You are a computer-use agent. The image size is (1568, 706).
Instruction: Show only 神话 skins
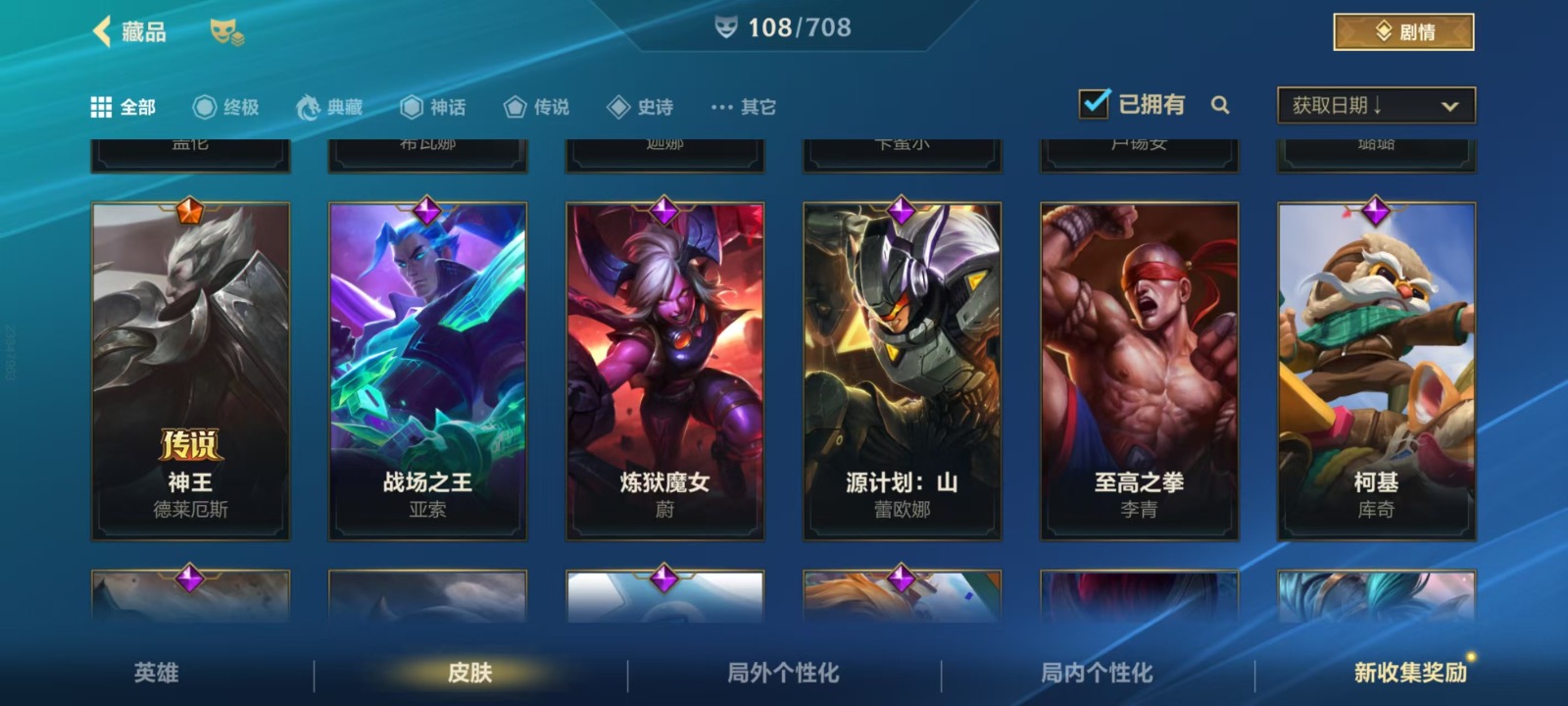[x=433, y=107]
